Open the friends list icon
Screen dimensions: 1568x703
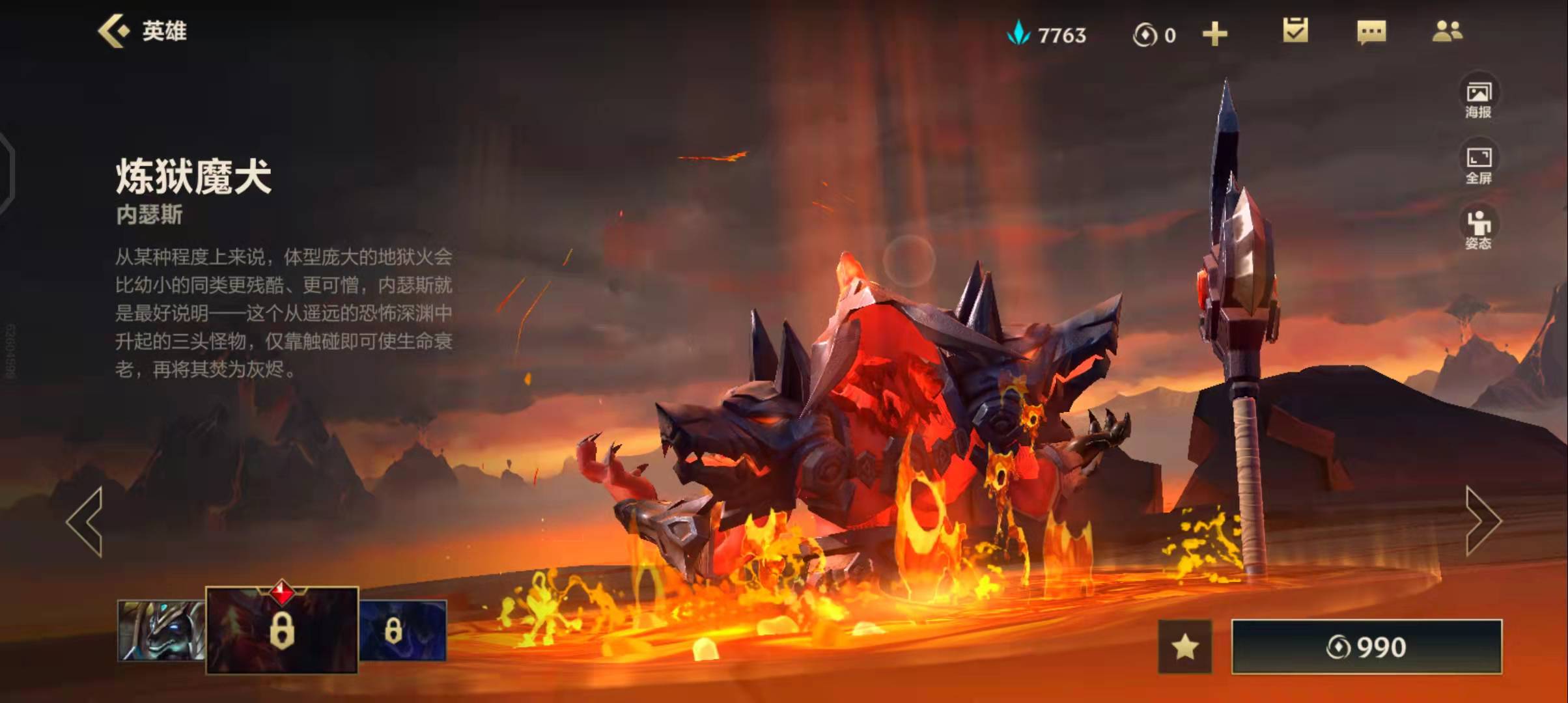click(1448, 31)
